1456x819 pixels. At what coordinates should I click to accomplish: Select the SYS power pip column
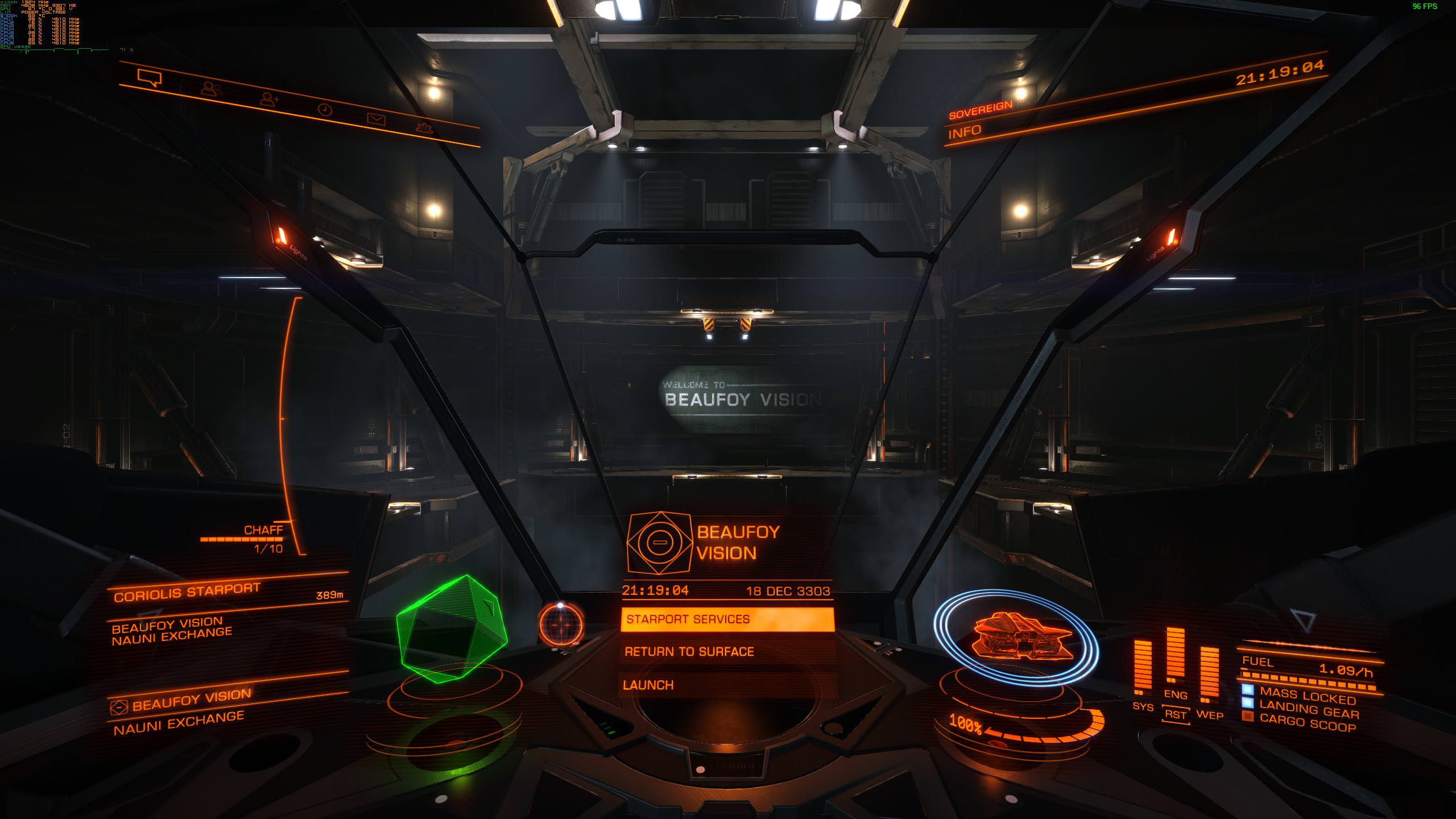click(1143, 667)
